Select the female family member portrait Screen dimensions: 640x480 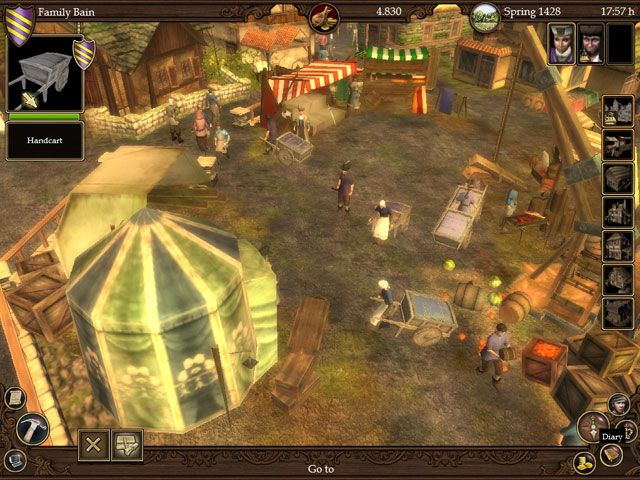(x=561, y=42)
